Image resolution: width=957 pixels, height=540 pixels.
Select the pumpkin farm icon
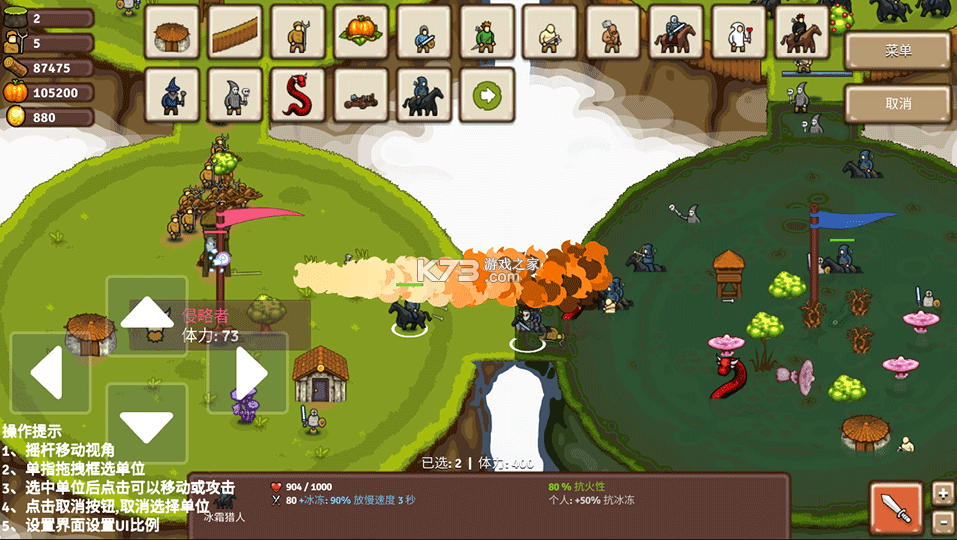coord(361,32)
